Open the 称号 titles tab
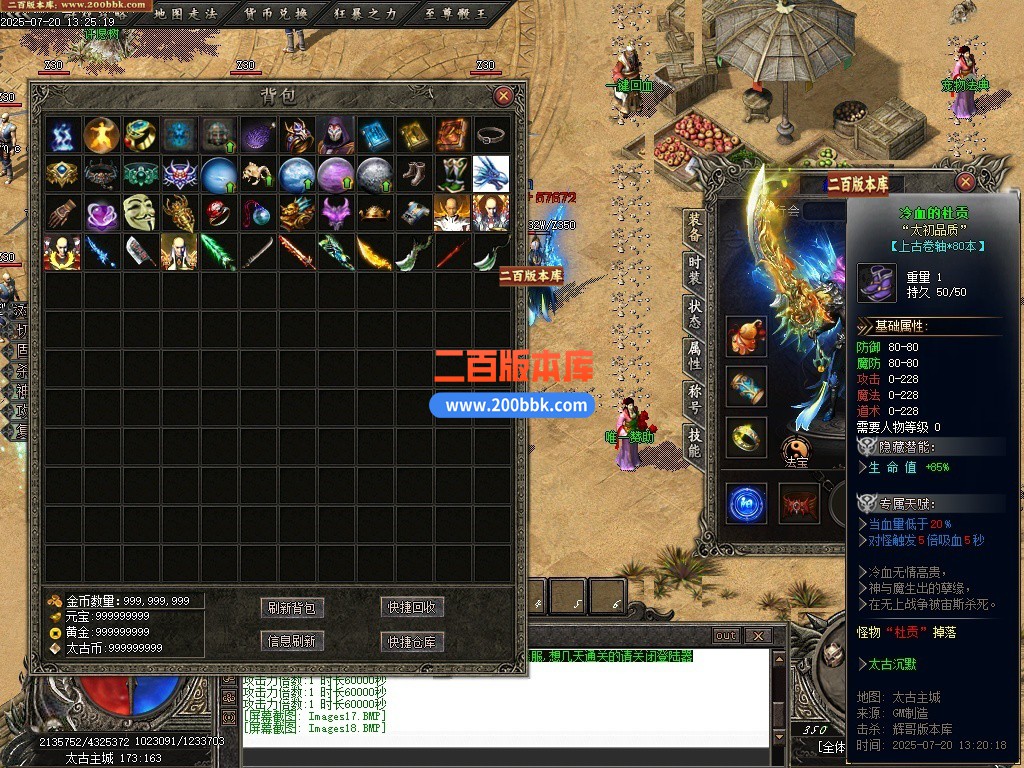The width and height of the screenshot is (1024, 768). (x=695, y=399)
